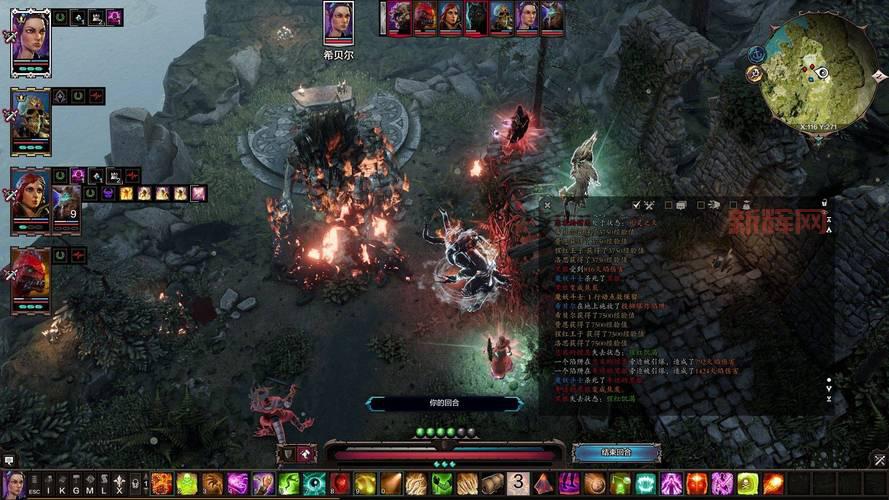Screen dimensions: 889x500
Task: Click the summon portrait showing number 9
Action: click(66, 207)
